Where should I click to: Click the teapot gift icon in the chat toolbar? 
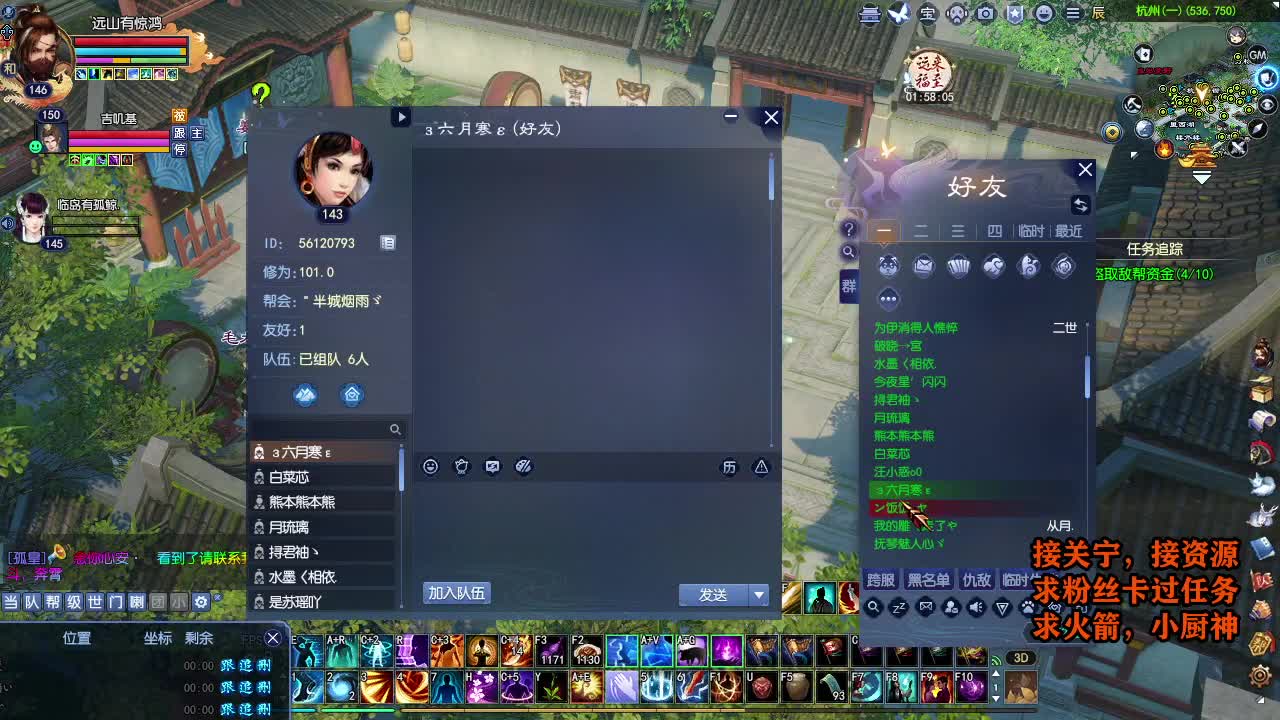[460, 466]
